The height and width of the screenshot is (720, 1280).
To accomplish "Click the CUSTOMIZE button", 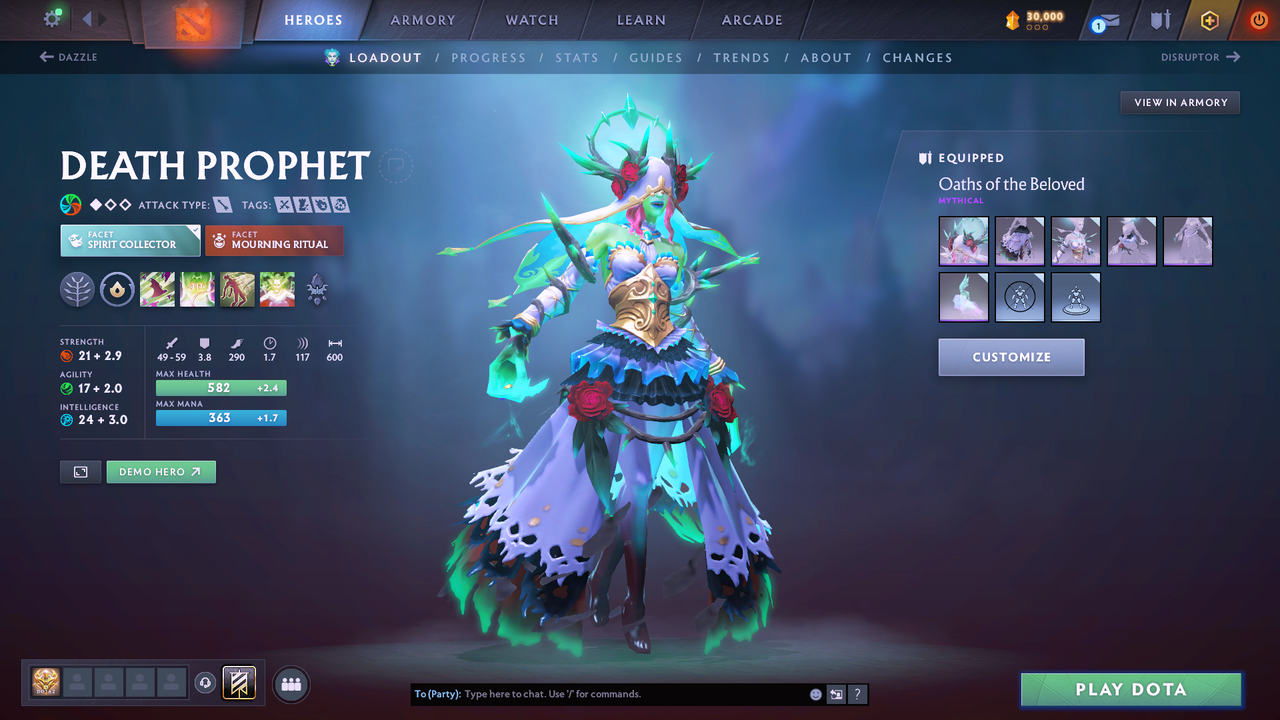I will 1011,357.
